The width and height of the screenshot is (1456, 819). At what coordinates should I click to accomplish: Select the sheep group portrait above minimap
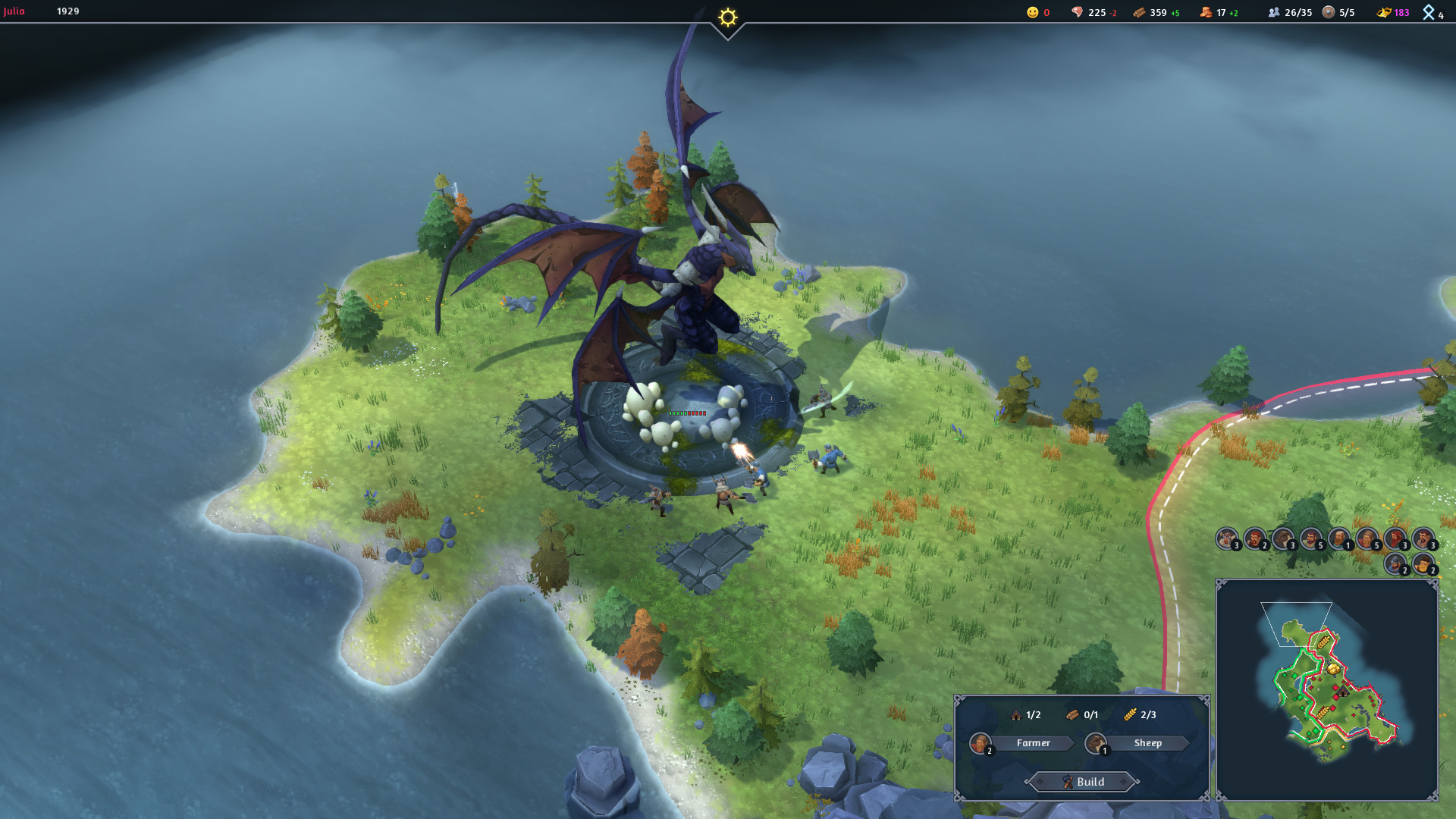[x=1283, y=539]
